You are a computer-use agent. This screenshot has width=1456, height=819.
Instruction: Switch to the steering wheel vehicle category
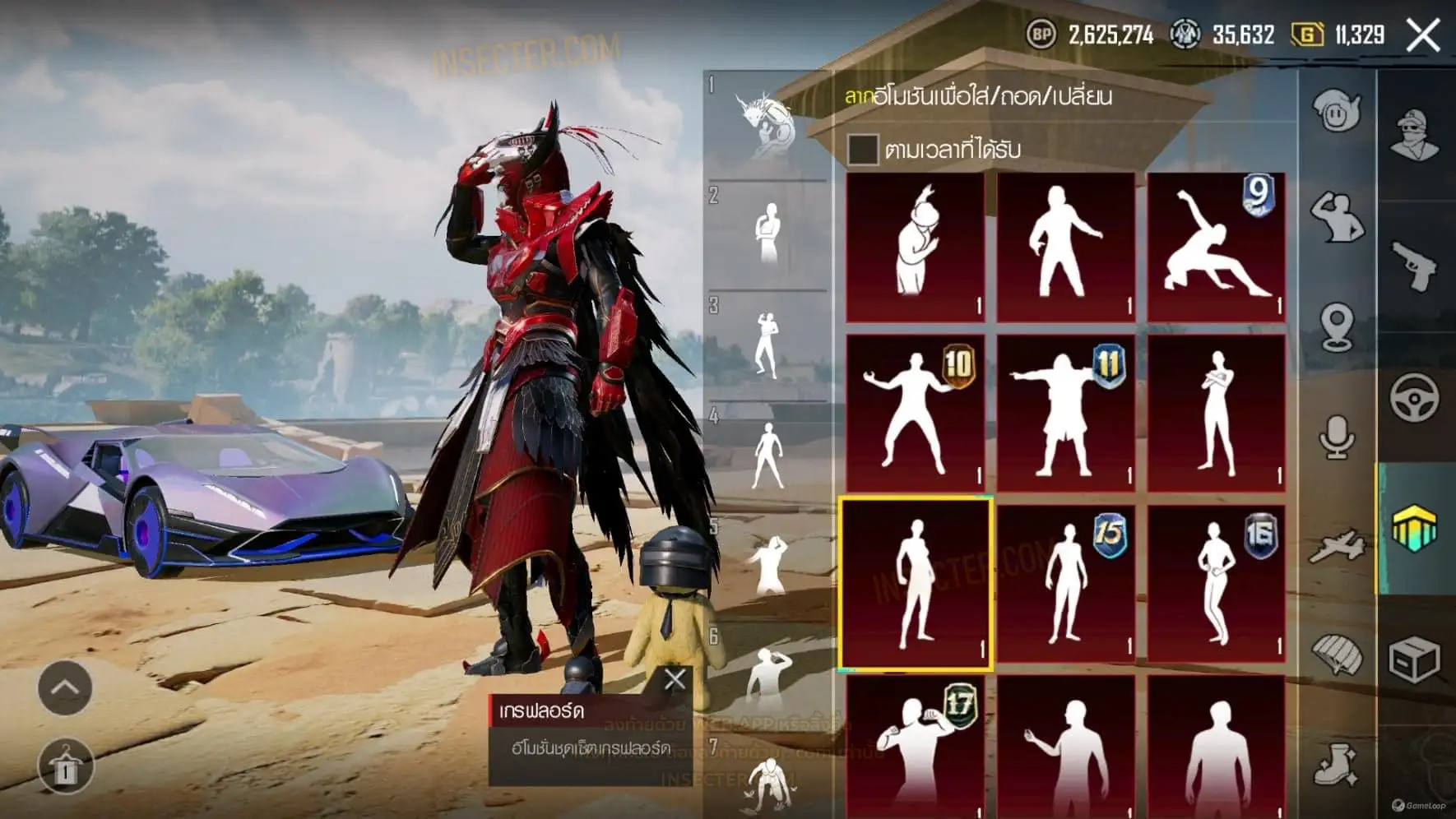[x=1414, y=398]
